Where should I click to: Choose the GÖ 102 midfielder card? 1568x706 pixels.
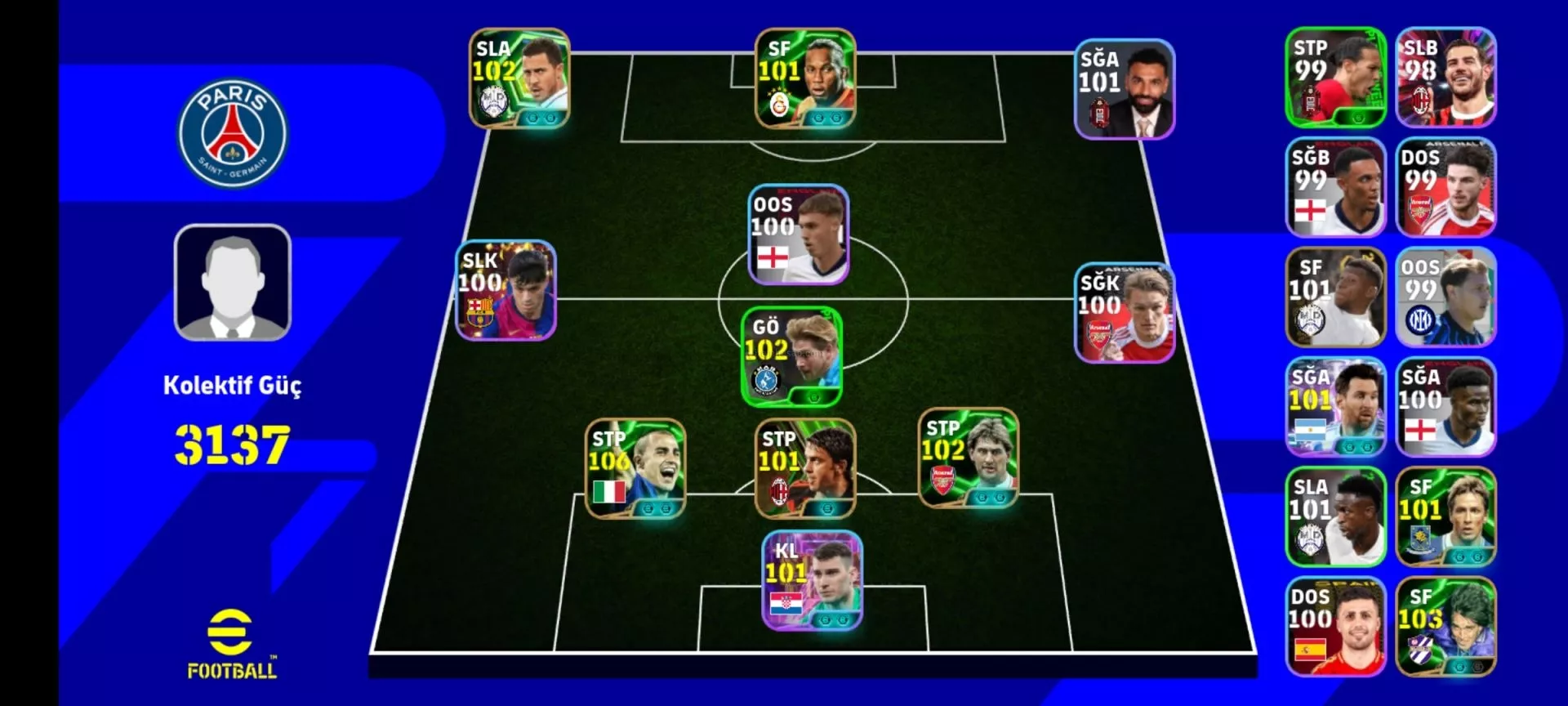coord(791,357)
